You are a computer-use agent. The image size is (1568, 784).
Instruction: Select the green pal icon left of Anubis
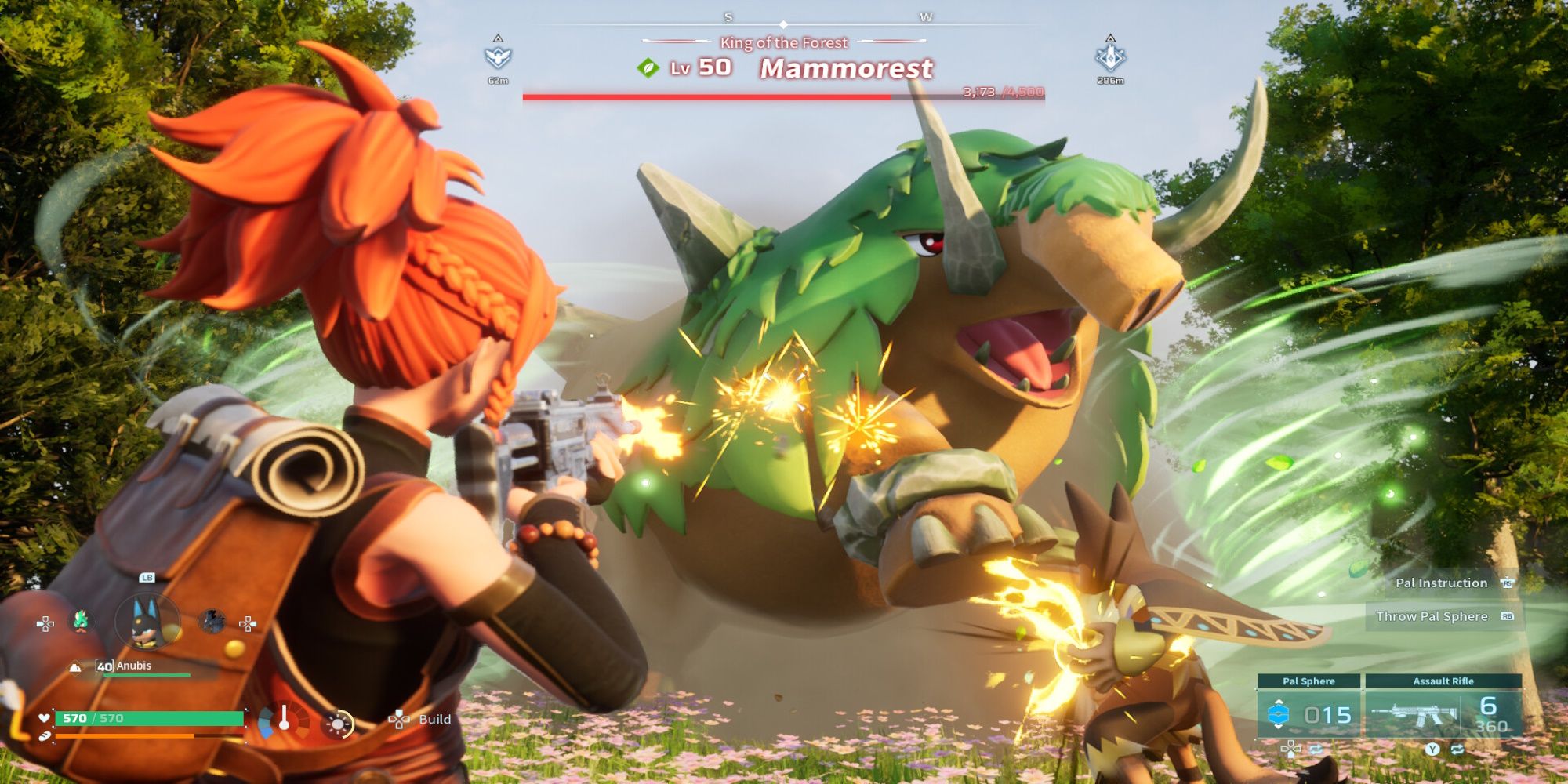pyautogui.click(x=82, y=622)
